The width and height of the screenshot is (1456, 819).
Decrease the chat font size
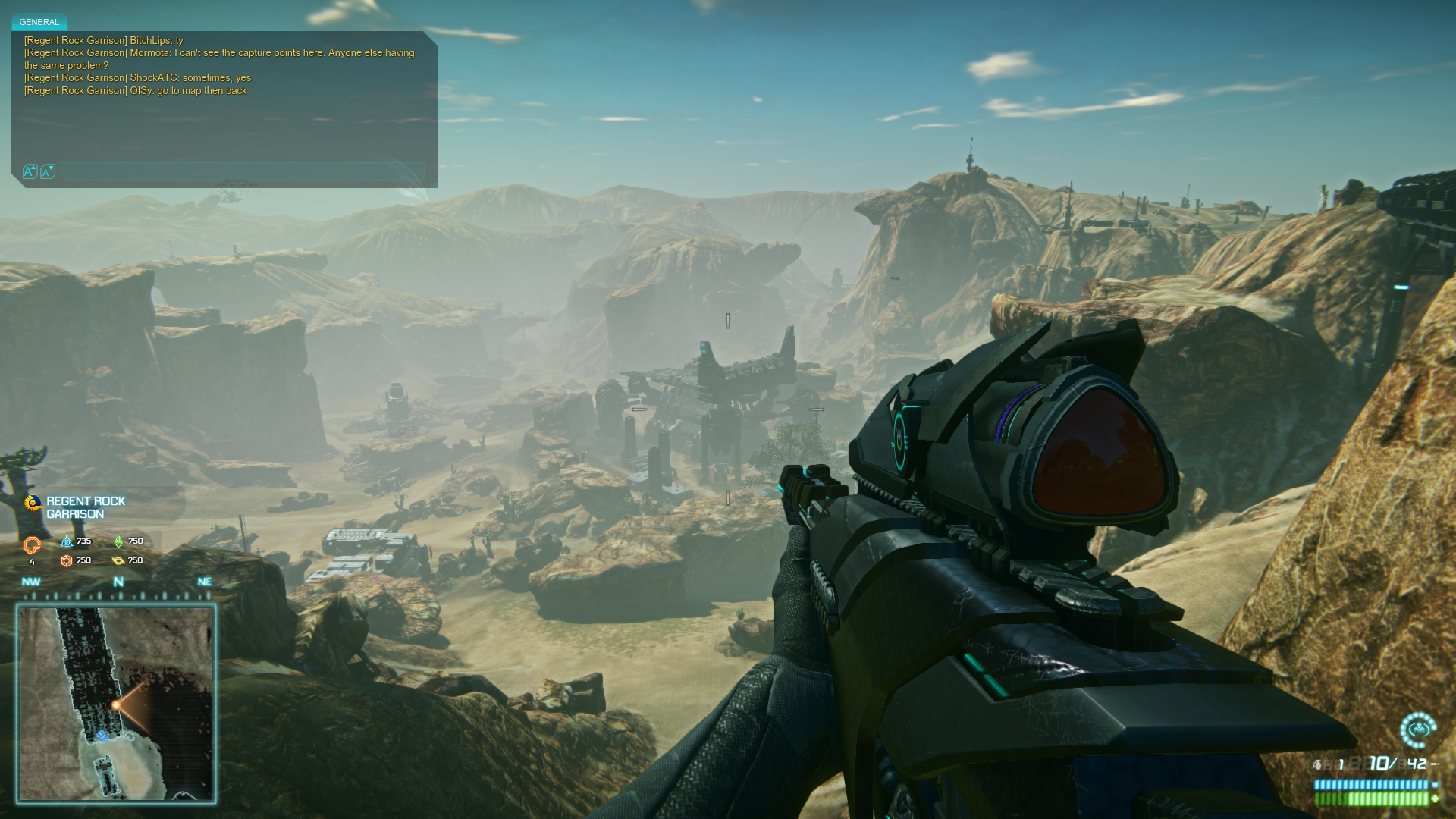[47, 172]
